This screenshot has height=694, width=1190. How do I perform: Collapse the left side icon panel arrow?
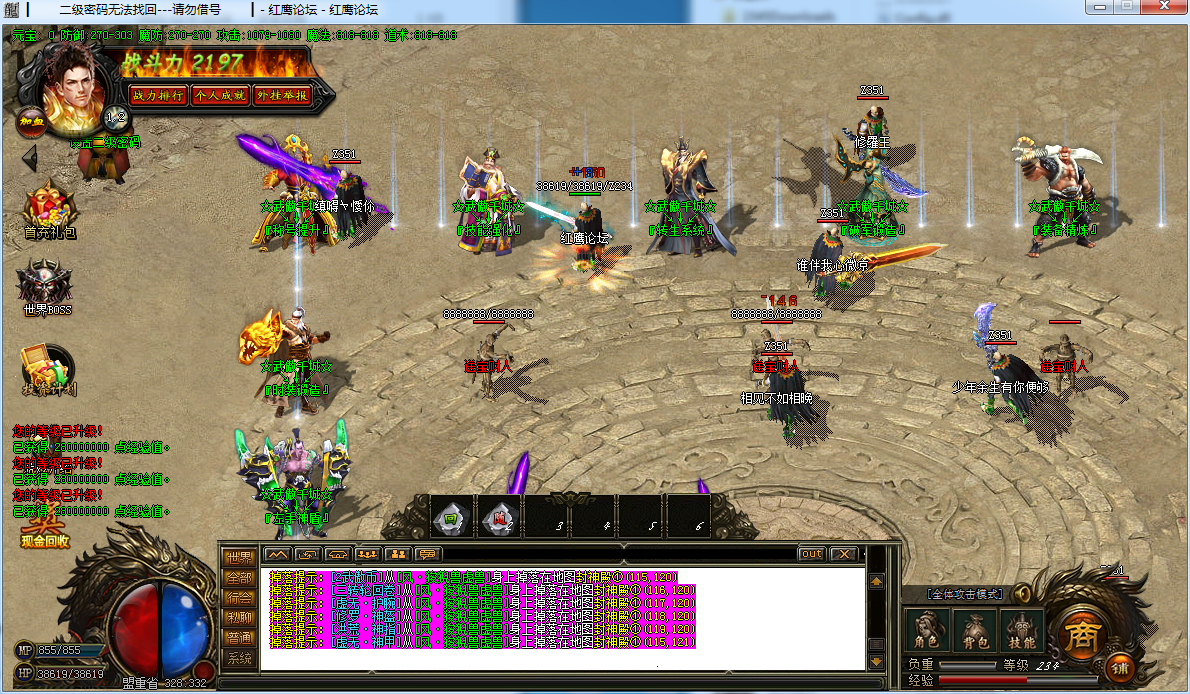click(29, 157)
